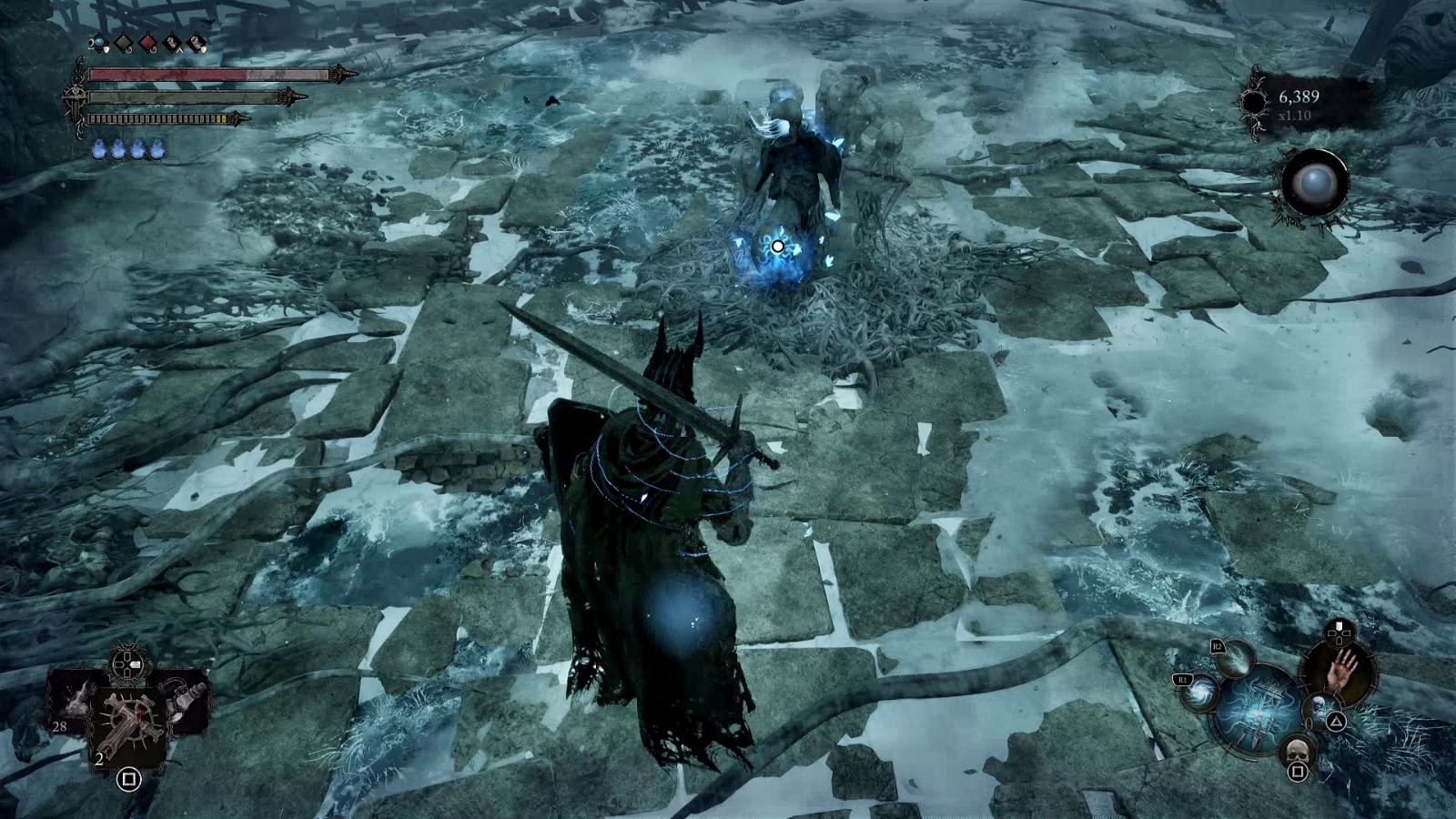Toggle the green quick-slot diamond

point(125,43)
